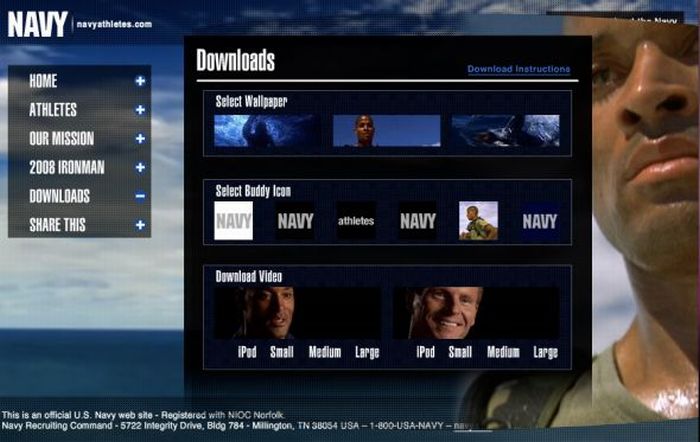Select the wallpaper showing a man's portrait
Screen dimensions: 700x442
(386, 131)
